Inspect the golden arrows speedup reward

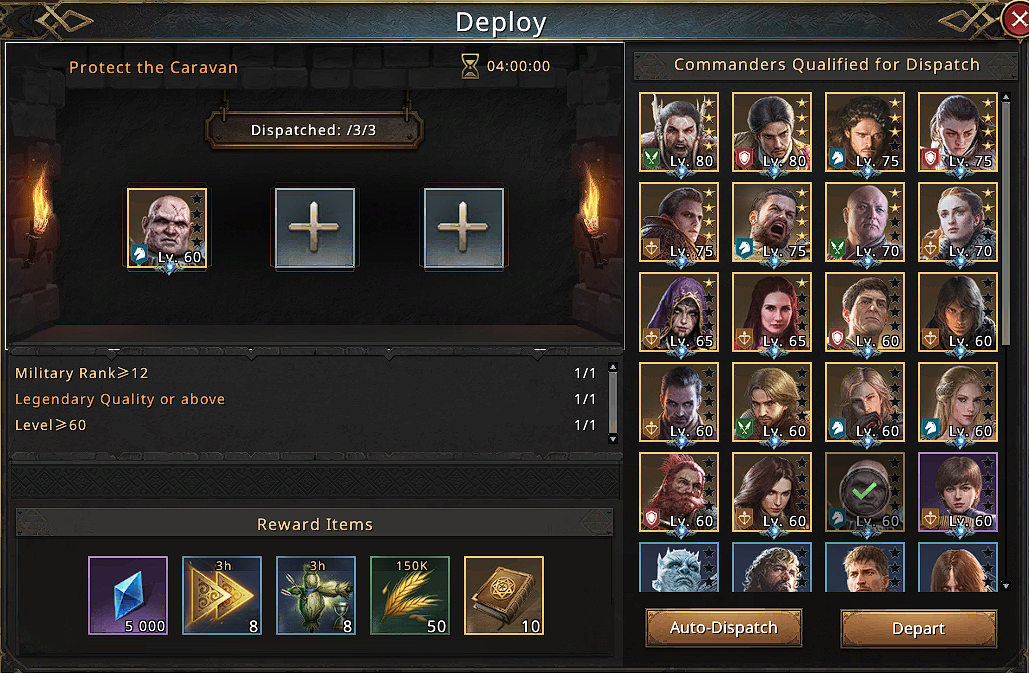pos(222,596)
